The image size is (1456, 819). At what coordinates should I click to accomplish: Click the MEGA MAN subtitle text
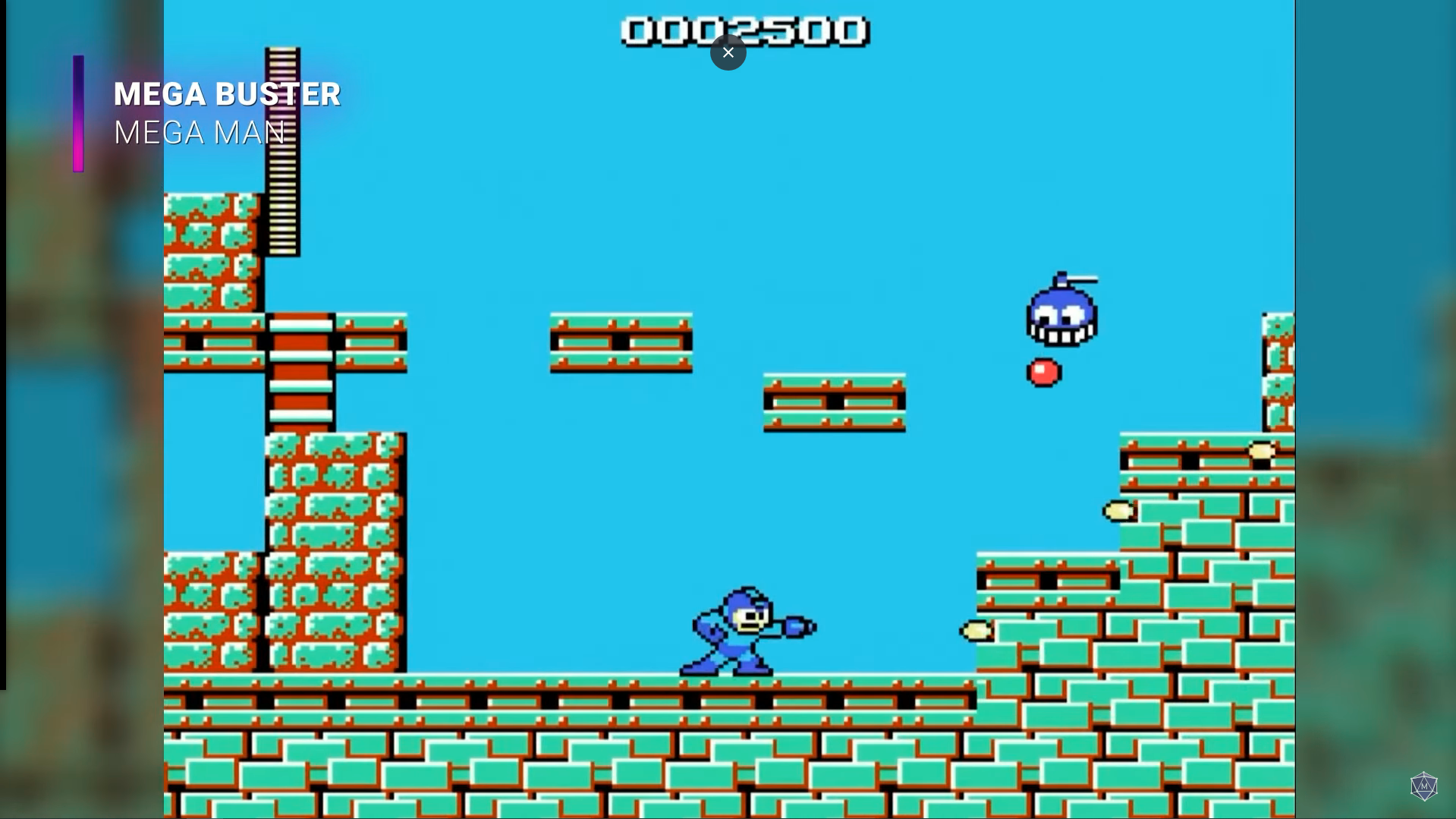click(199, 133)
